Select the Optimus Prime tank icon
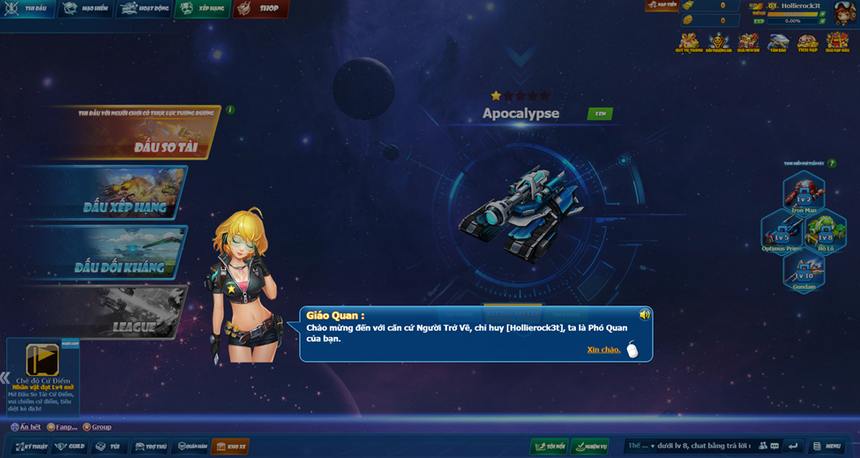Screen dimensions: 860x458 (x=782, y=233)
